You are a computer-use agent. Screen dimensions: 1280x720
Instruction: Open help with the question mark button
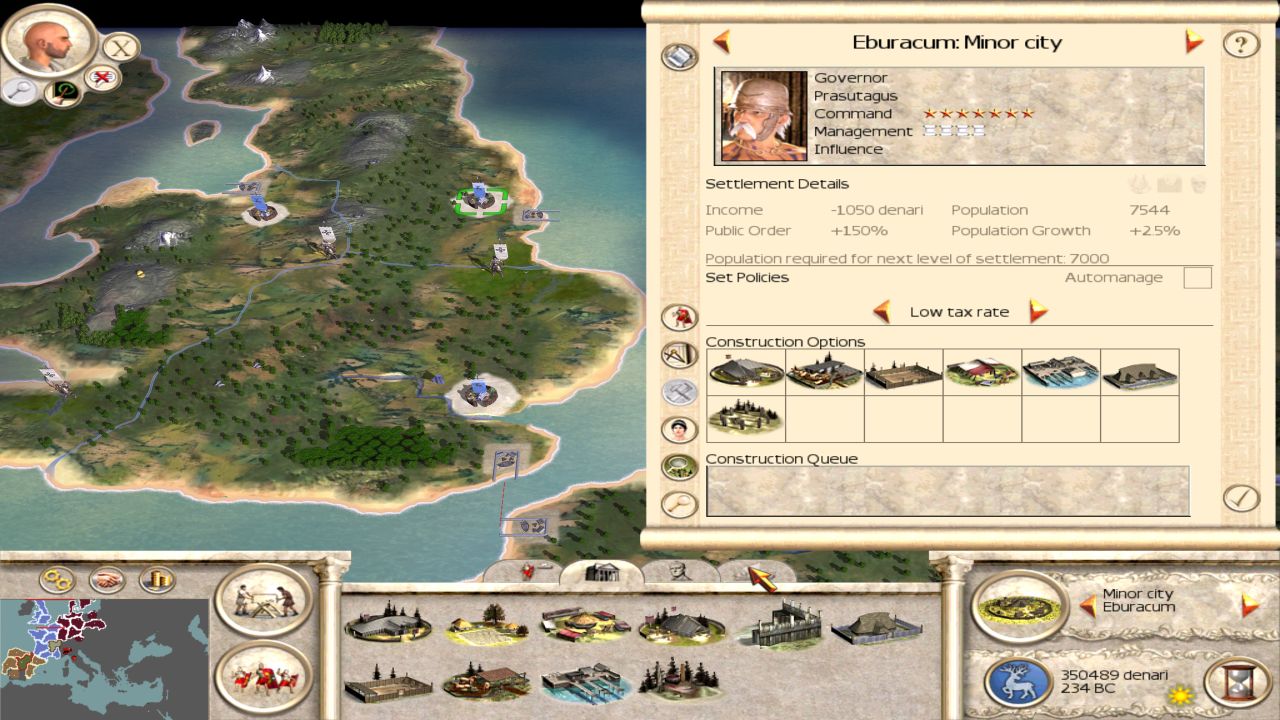pos(1241,44)
